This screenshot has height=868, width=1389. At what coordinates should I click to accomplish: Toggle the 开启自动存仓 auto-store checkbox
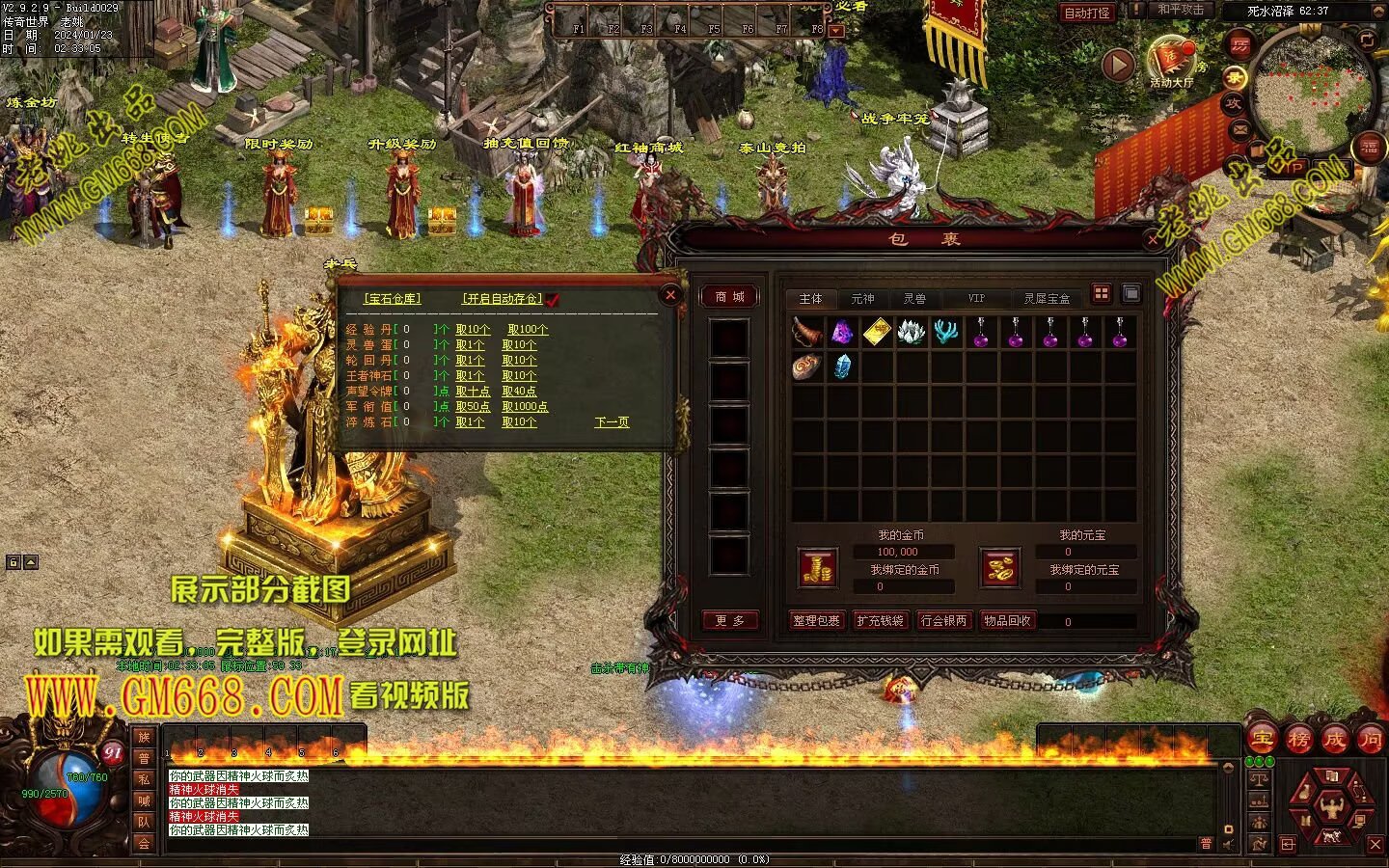tap(552, 299)
